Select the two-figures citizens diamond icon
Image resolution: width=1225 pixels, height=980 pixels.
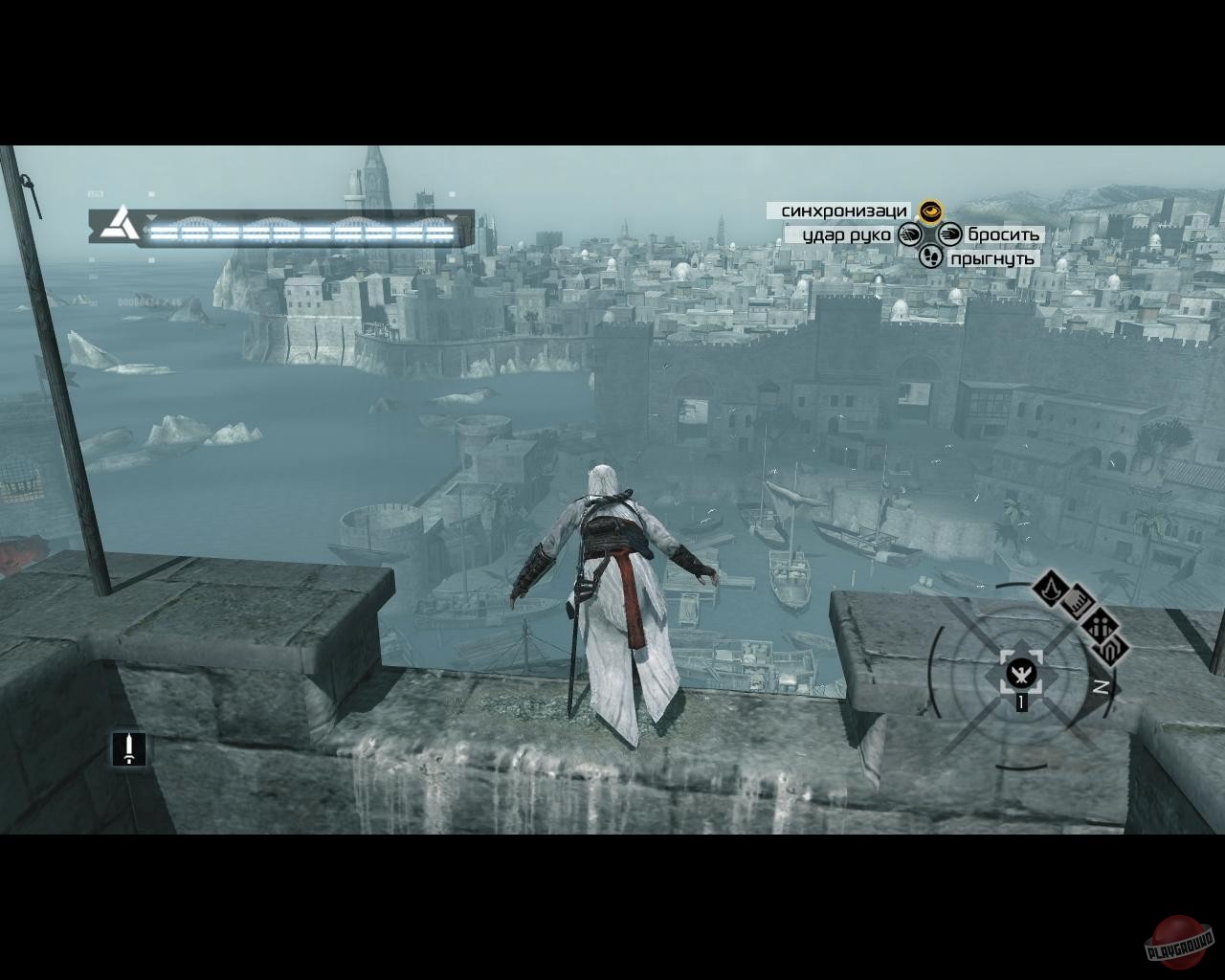tap(1098, 625)
